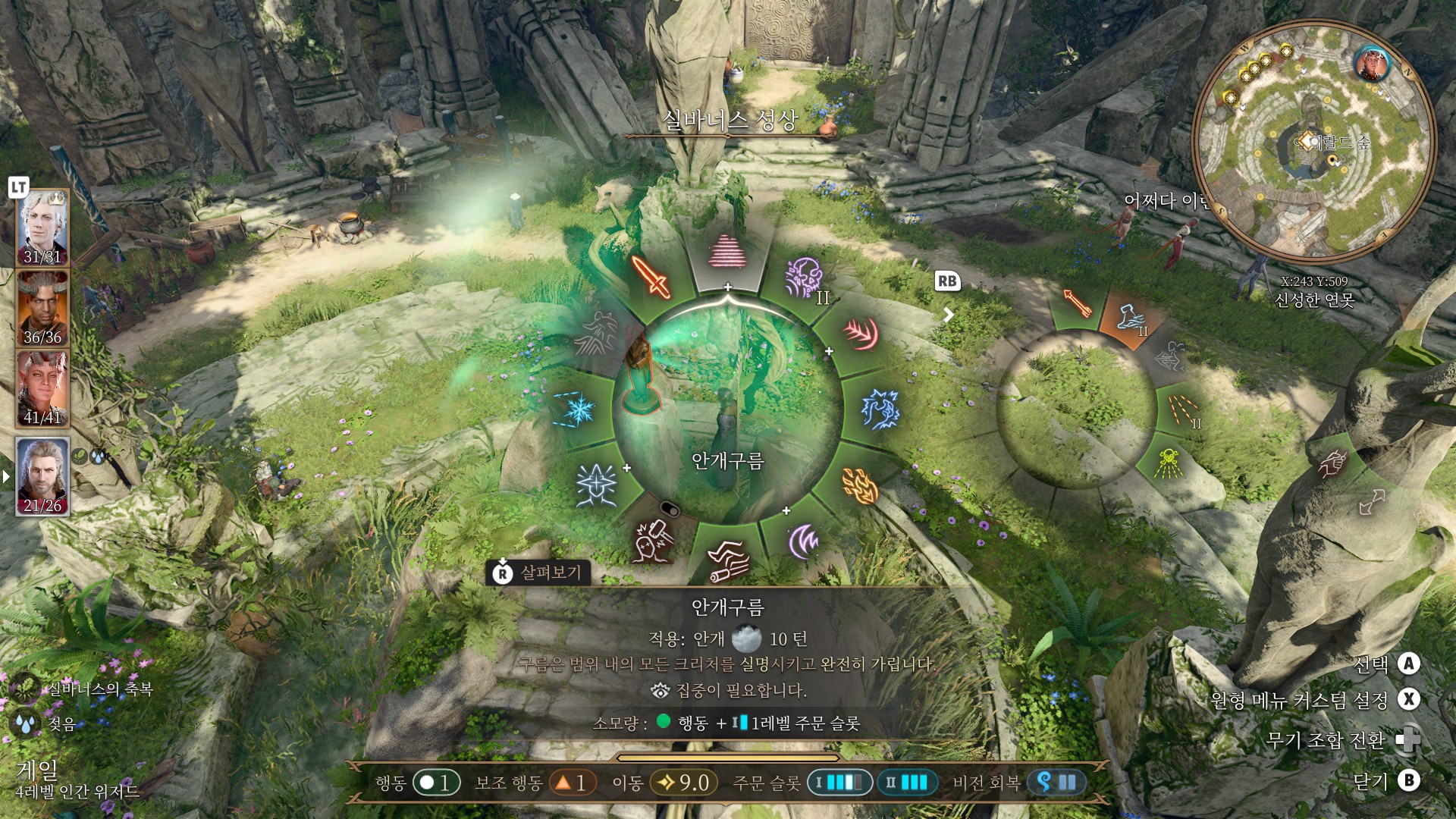Select the horned companion portrait with 36/36
The height and width of the screenshot is (819, 1456).
42,309
